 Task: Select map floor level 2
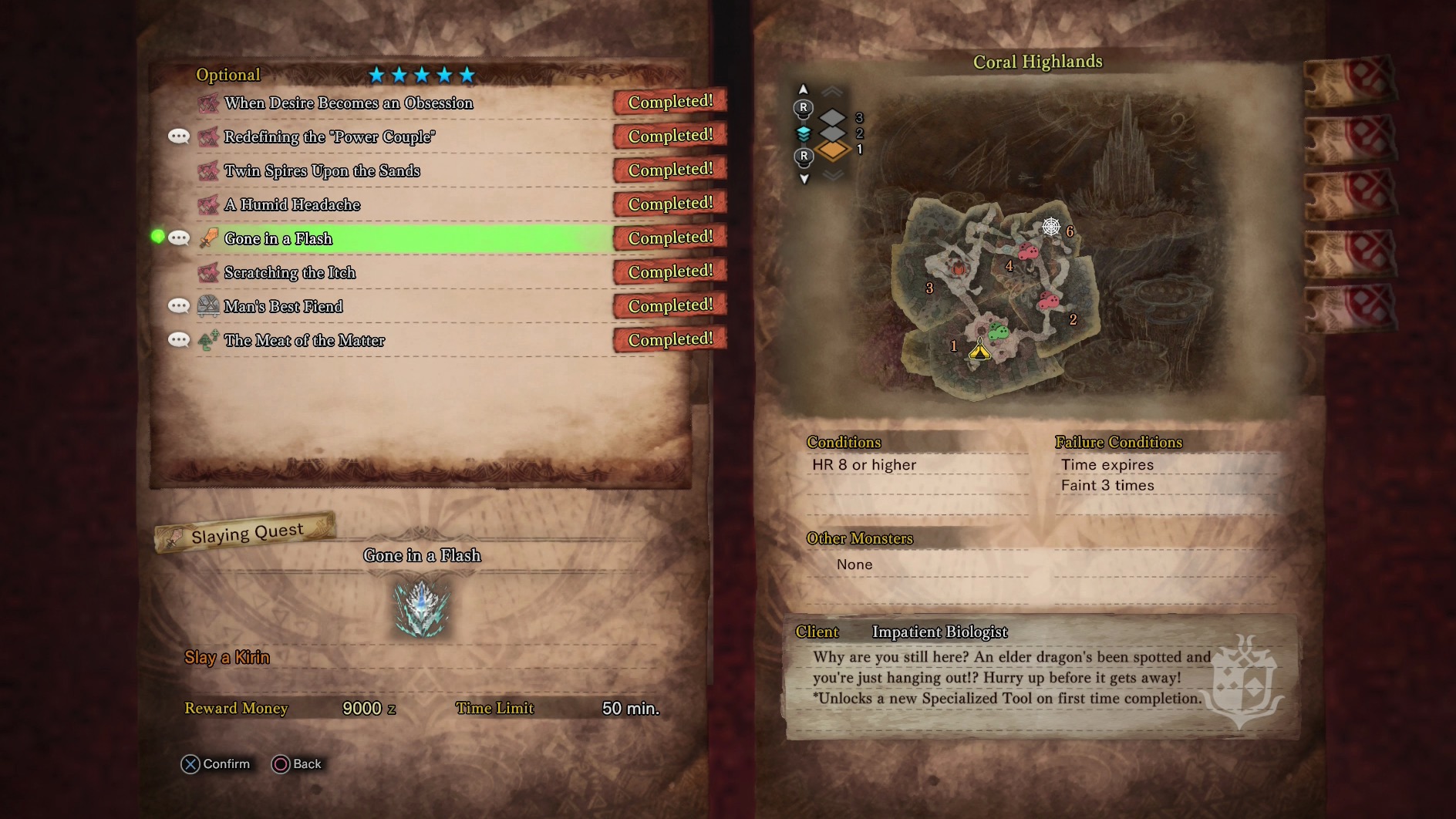(833, 133)
